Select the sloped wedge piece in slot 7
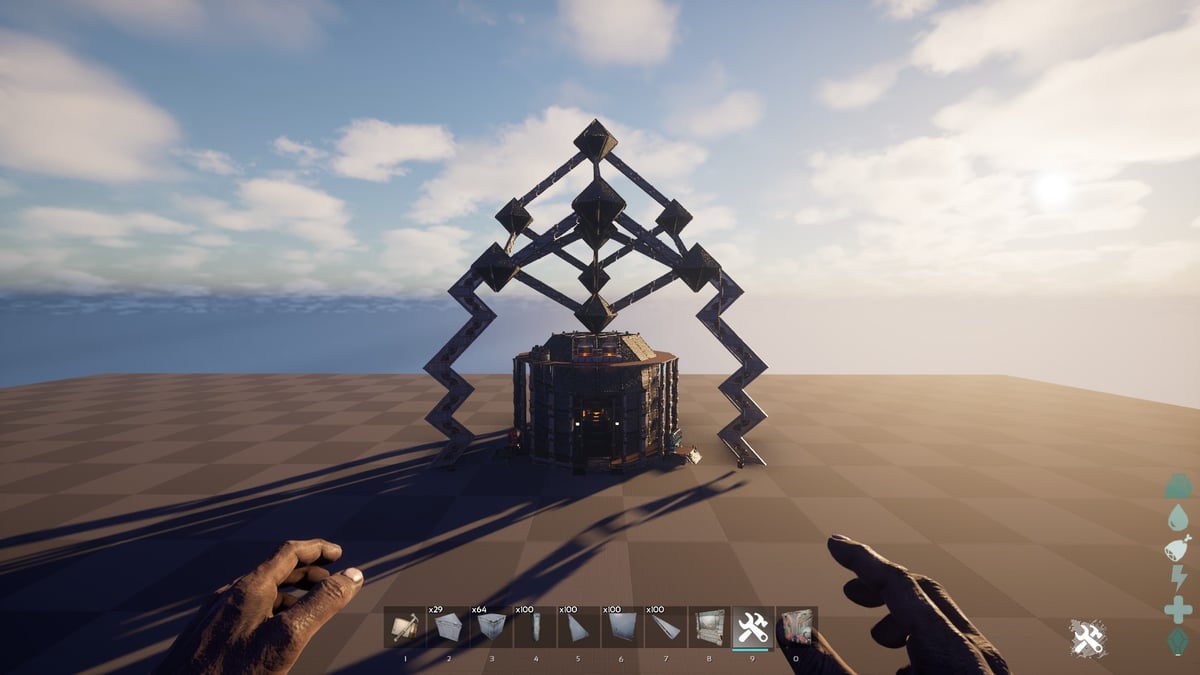The image size is (1200, 675). 665,627
